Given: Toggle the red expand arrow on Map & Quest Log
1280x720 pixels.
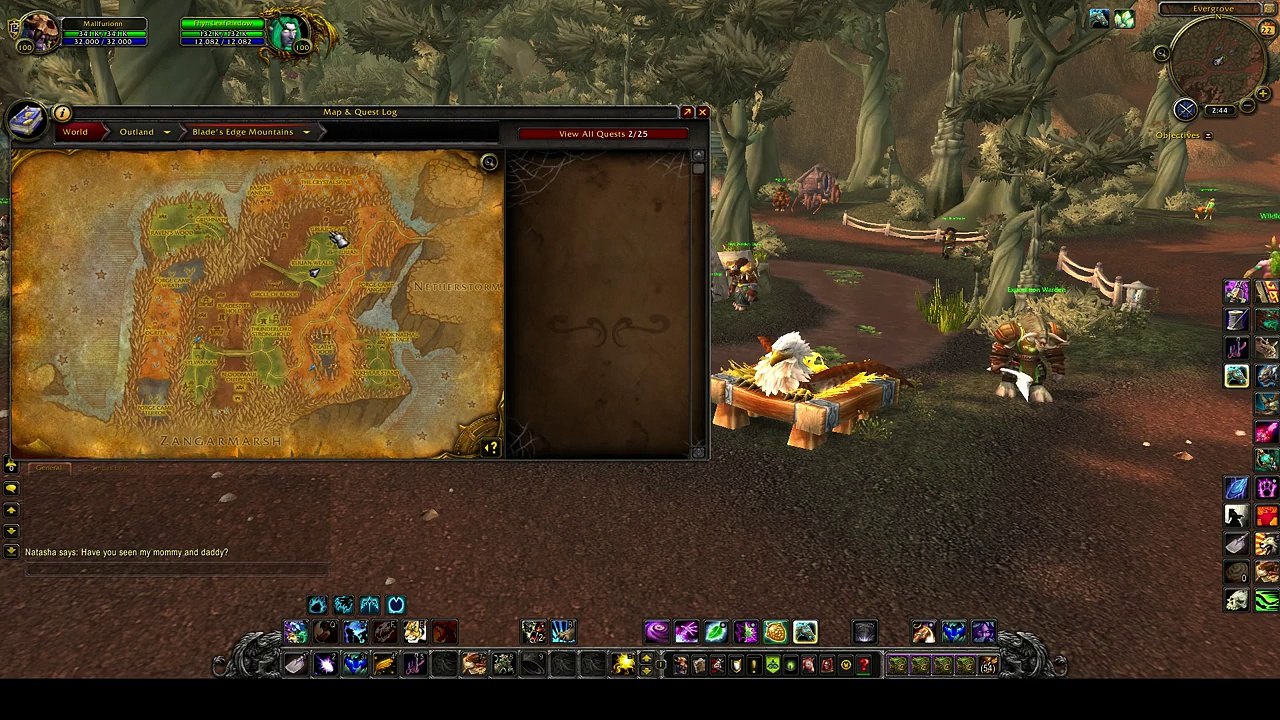Looking at the screenshot, I should coord(687,111).
